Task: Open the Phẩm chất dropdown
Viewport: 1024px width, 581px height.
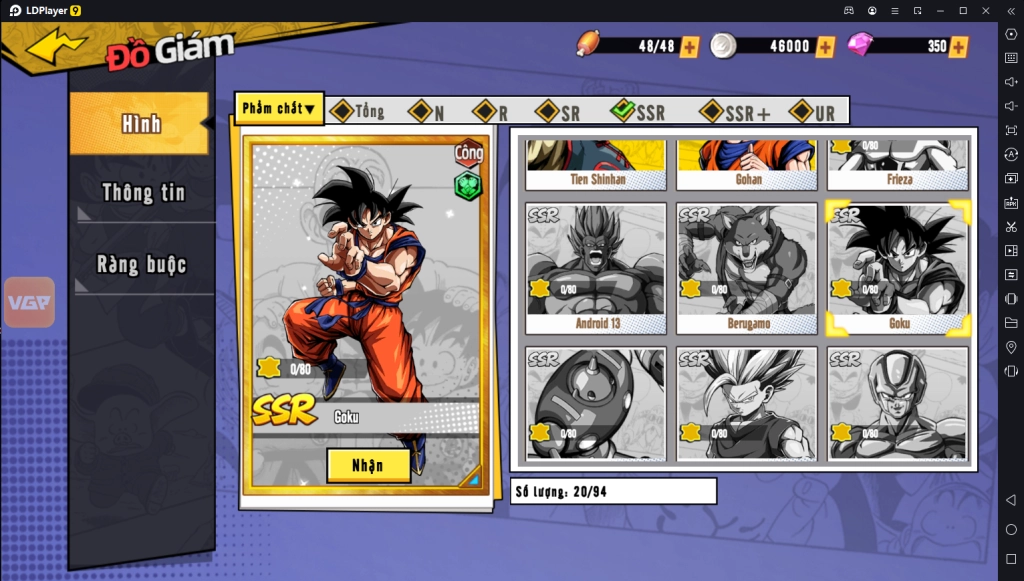Action: point(279,109)
